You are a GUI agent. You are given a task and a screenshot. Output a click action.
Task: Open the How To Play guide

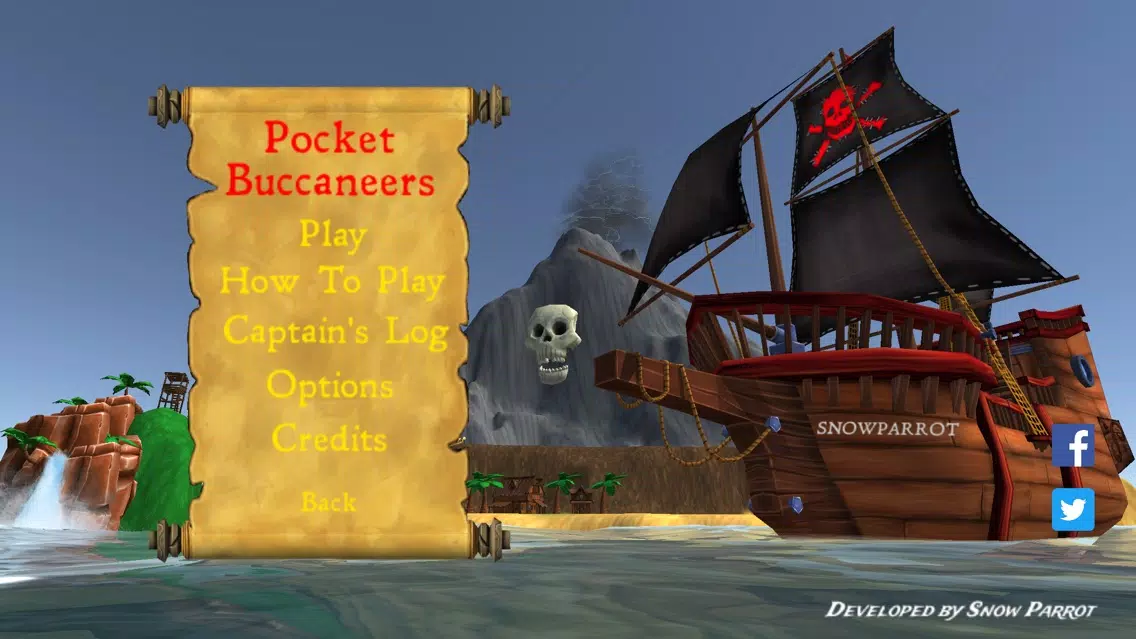tap(332, 282)
